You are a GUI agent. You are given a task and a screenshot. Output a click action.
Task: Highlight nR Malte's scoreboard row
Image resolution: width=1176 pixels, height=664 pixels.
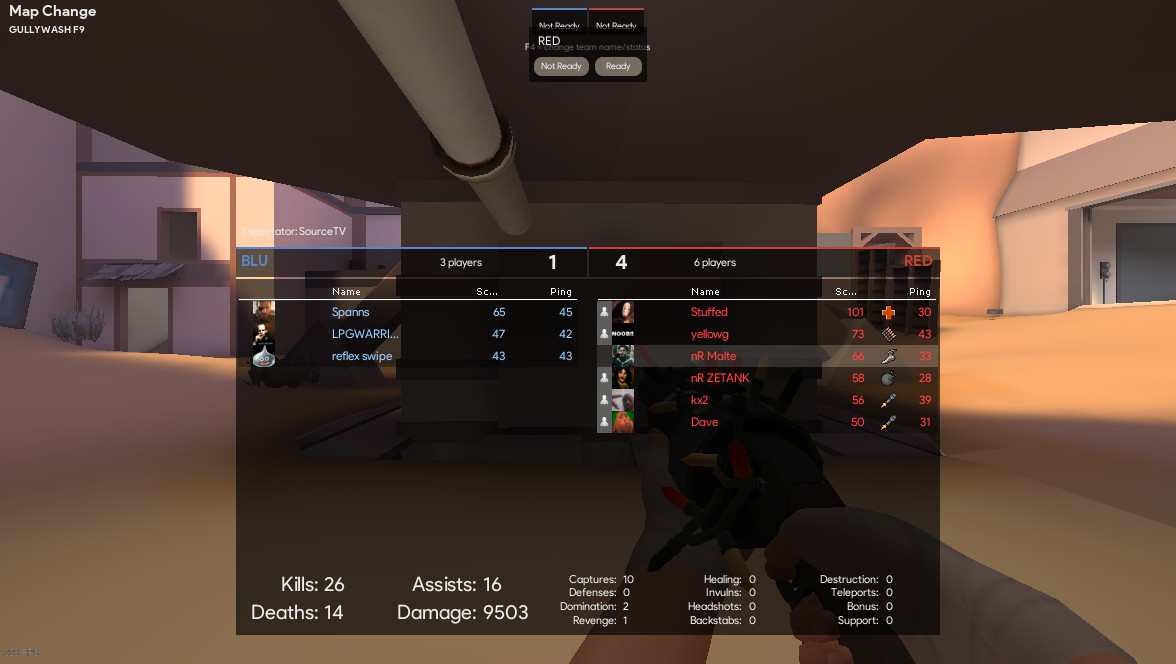pyautogui.click(x=713, y=356)
